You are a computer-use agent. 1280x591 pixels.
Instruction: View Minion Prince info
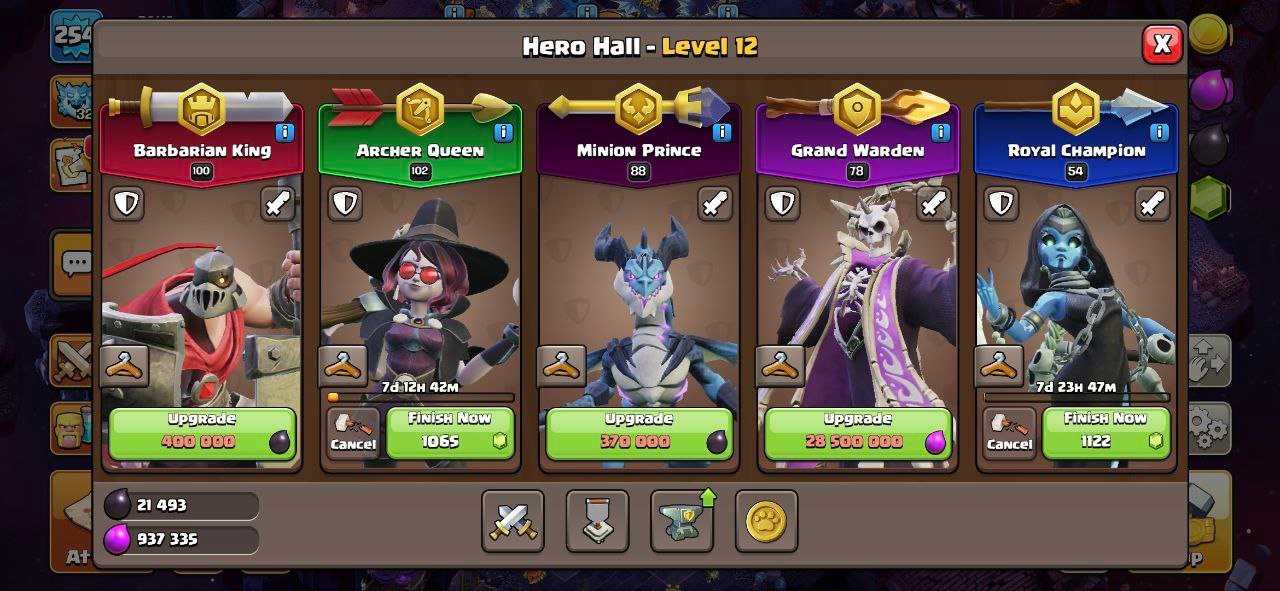pyautogui.click(x=721, y=132)
